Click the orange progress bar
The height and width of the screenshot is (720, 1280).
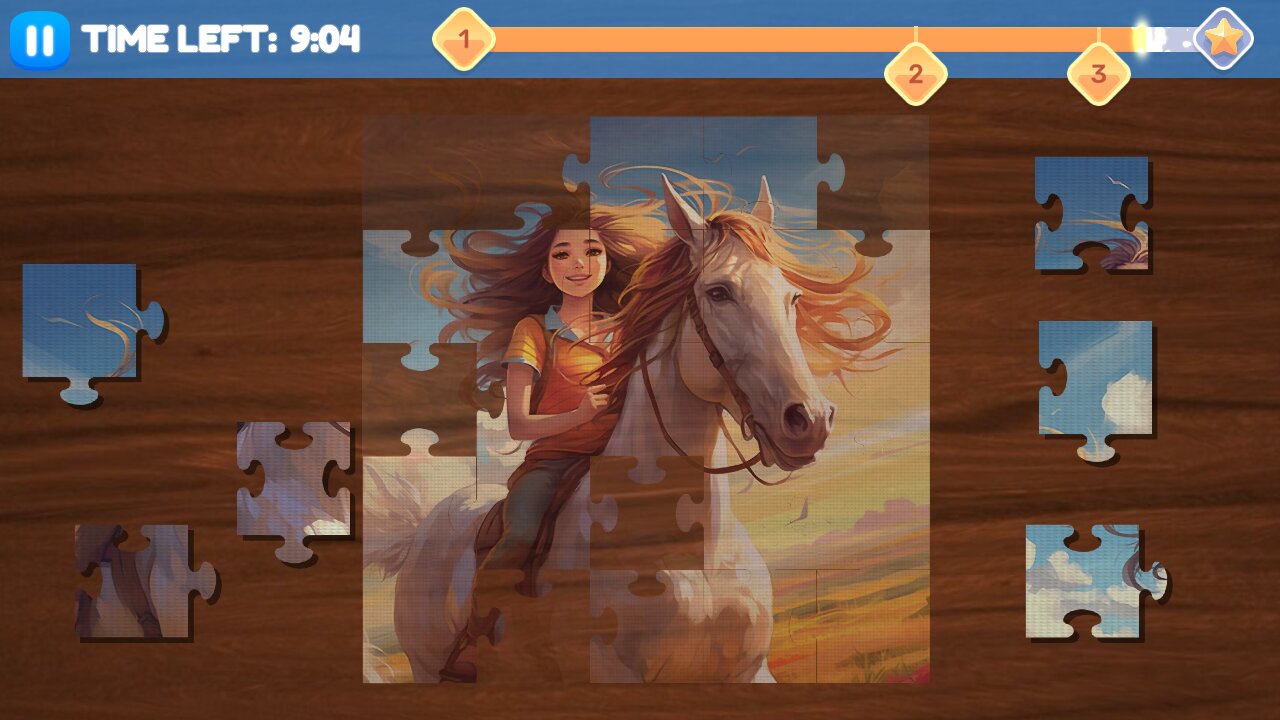(x=750, y=38)
